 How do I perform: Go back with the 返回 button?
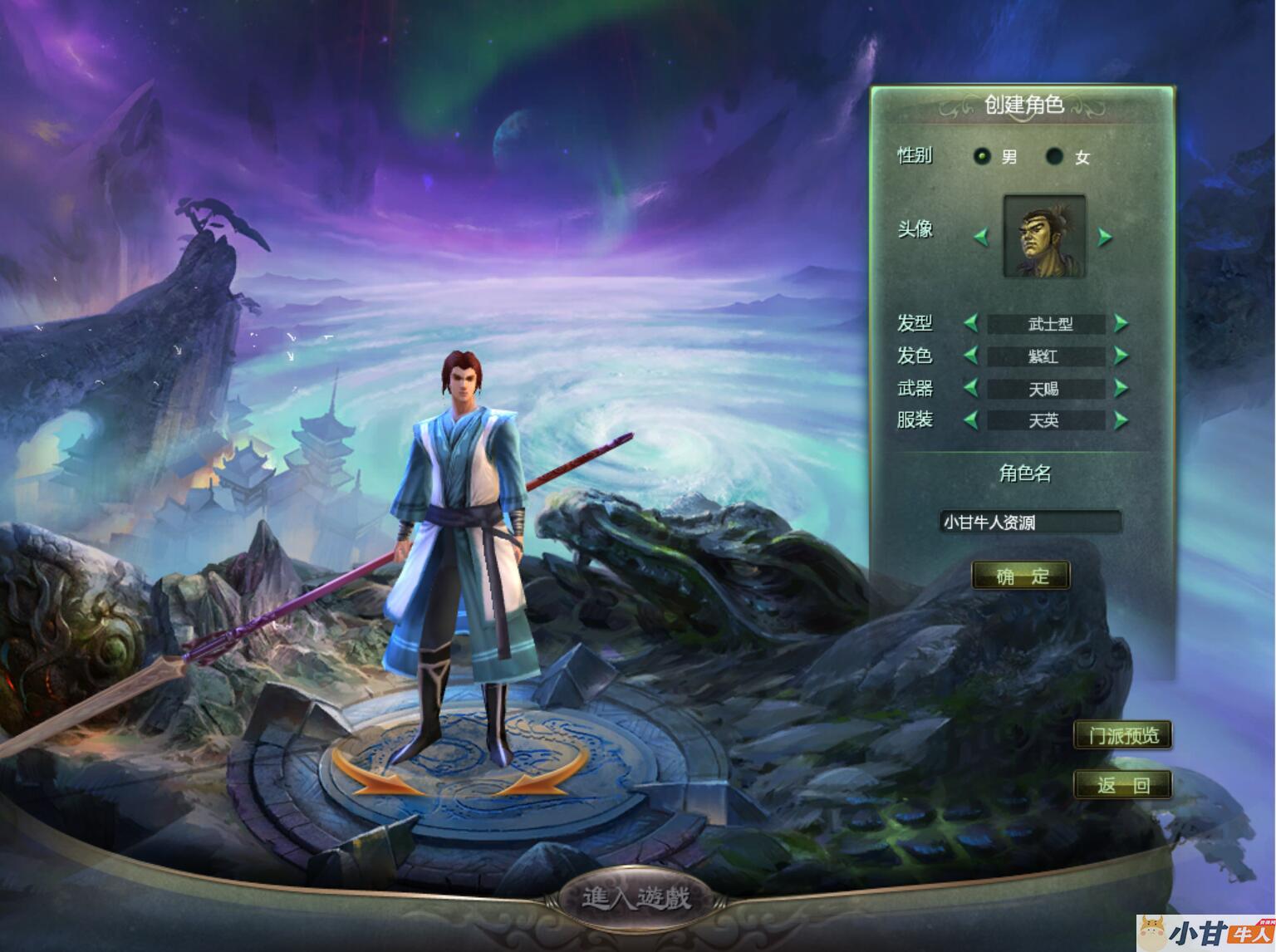pos(1122,784)
